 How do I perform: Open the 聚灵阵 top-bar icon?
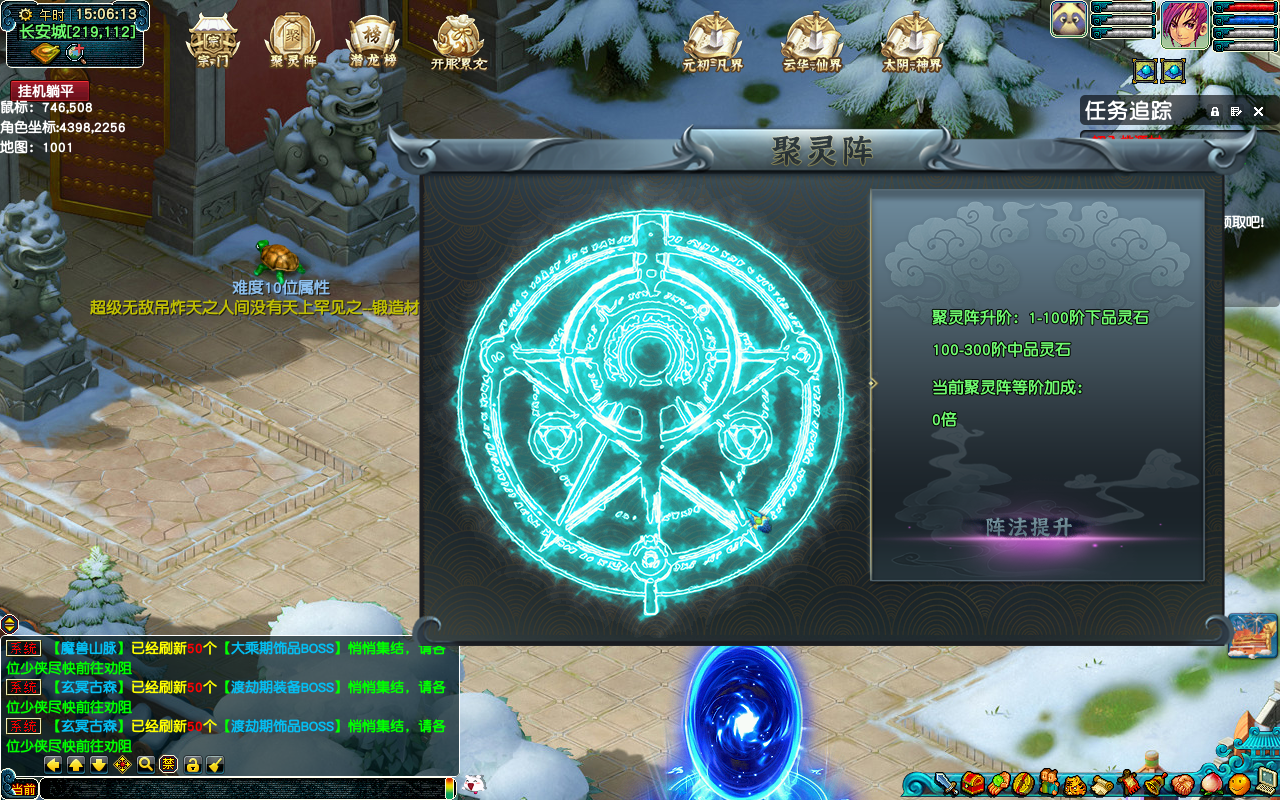[292, 40]
